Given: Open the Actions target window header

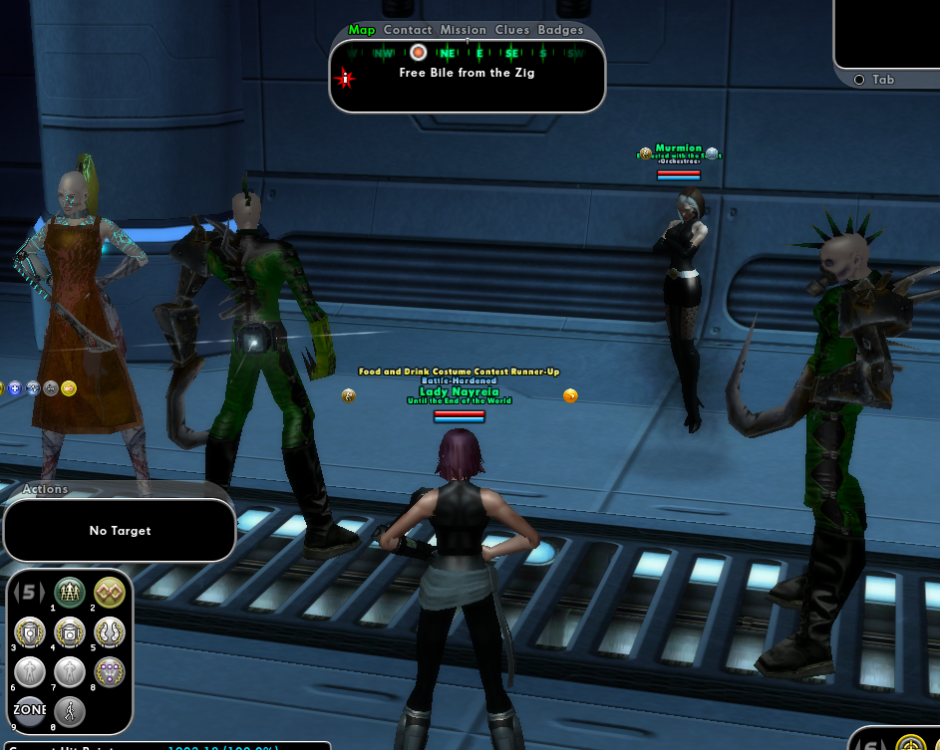Looking at the screenshot, I should tap(46, 489).
